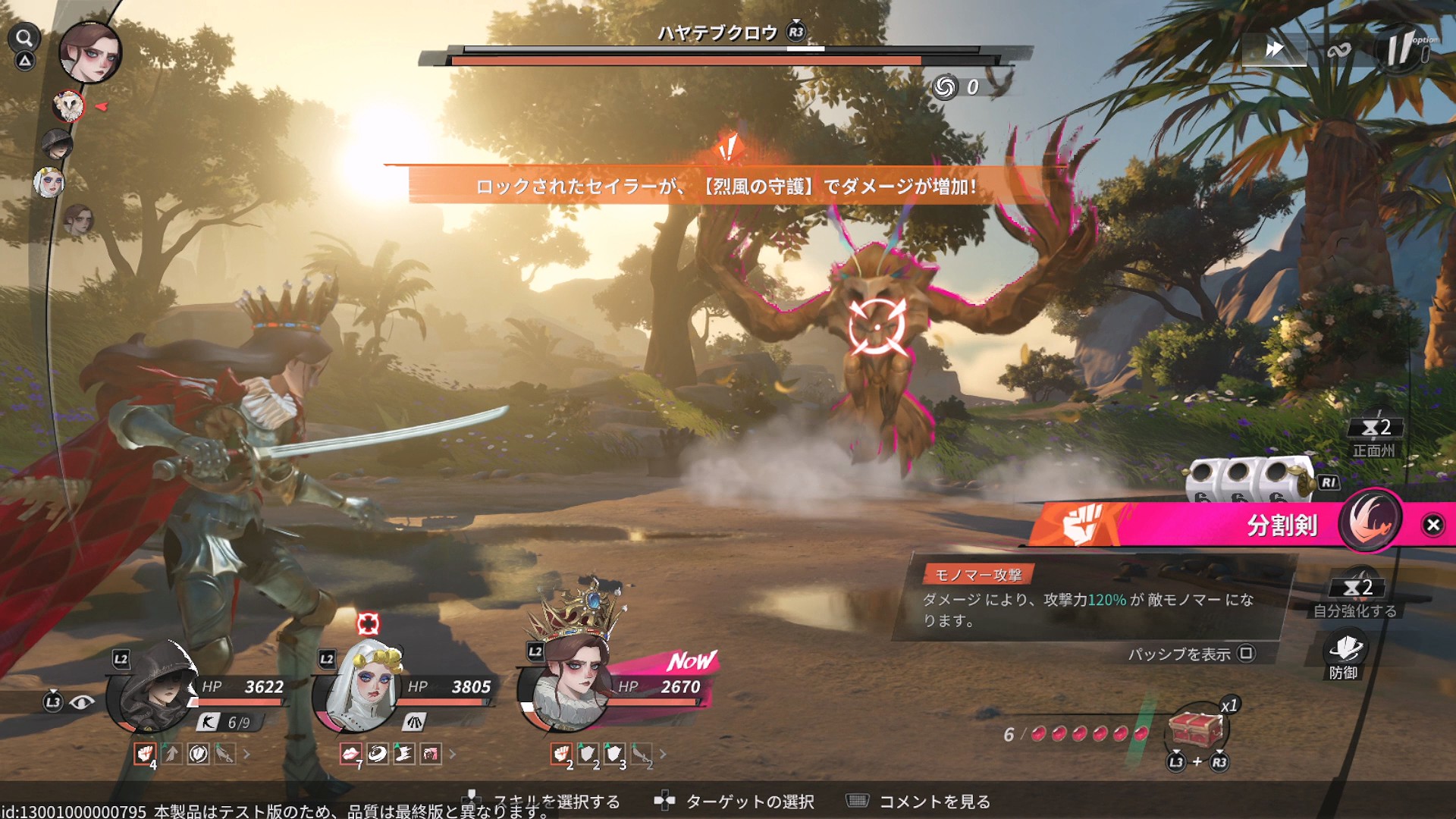The image size is (1456, 819).
Task: Pause the battle
Action: [1400, 49]
